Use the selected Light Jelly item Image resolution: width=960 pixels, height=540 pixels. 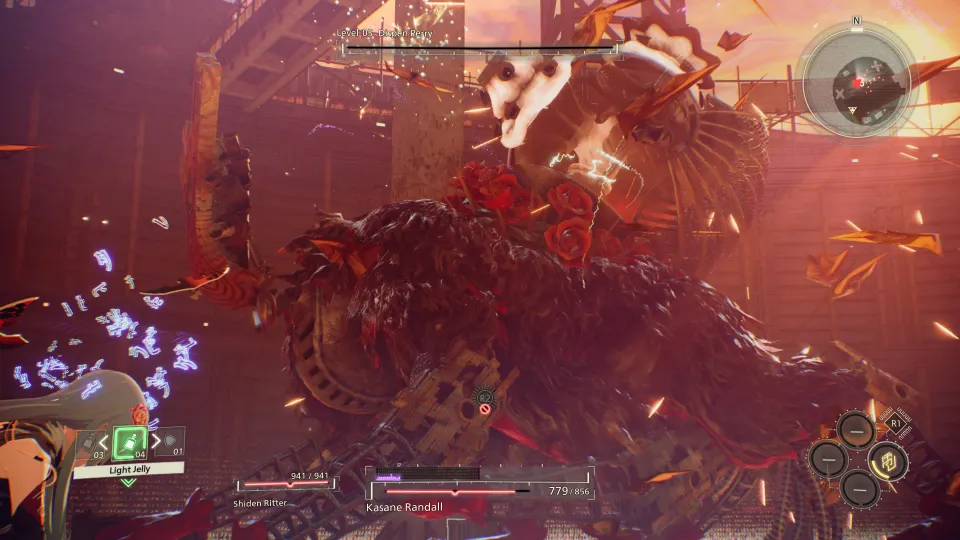point(130,441)
